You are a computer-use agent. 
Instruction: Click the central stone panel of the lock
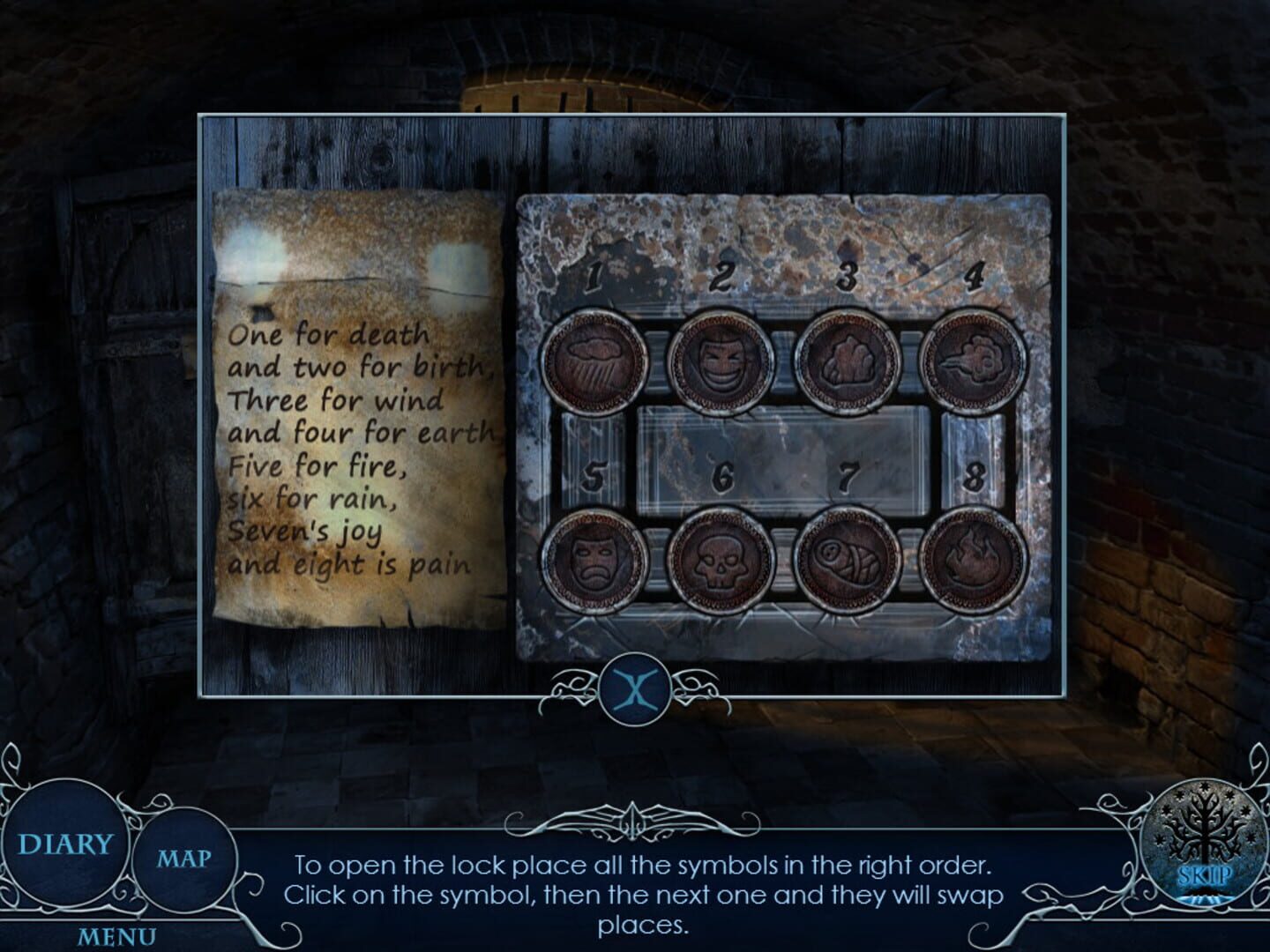785,458
